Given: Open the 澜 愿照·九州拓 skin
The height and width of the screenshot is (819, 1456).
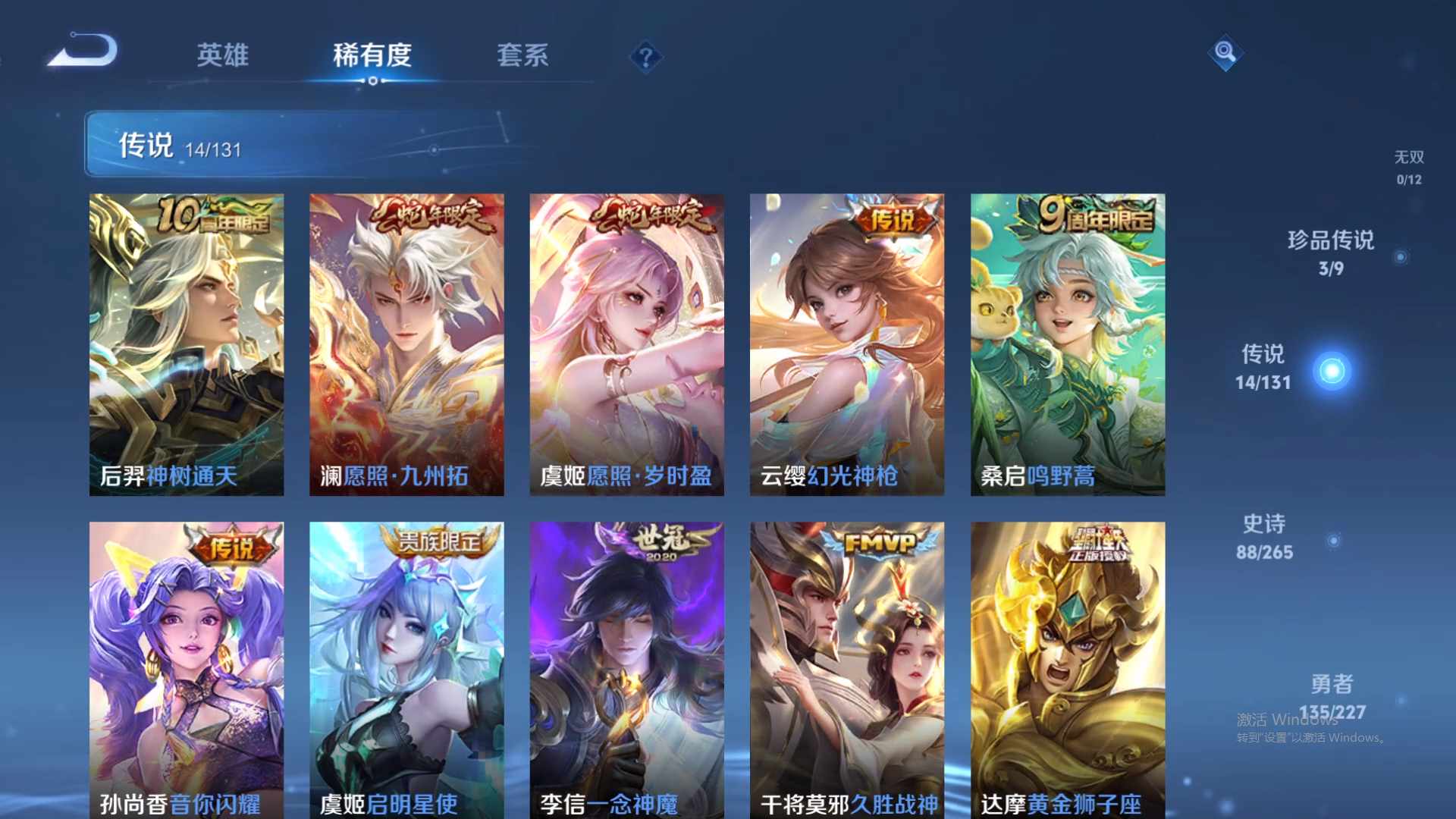Looking at the screenshot, I should click(407, 341).
